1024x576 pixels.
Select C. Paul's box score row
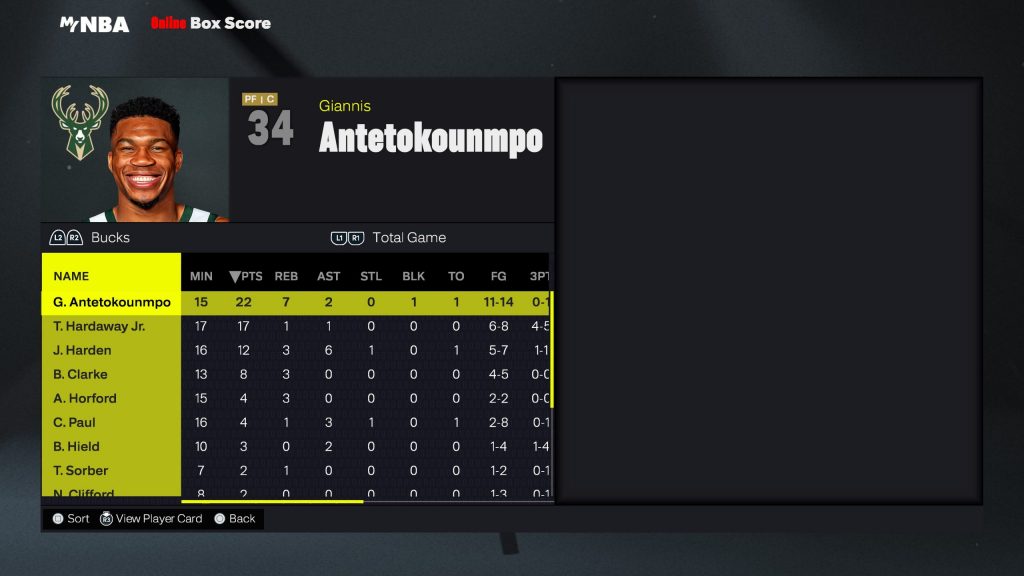point(75,422)
